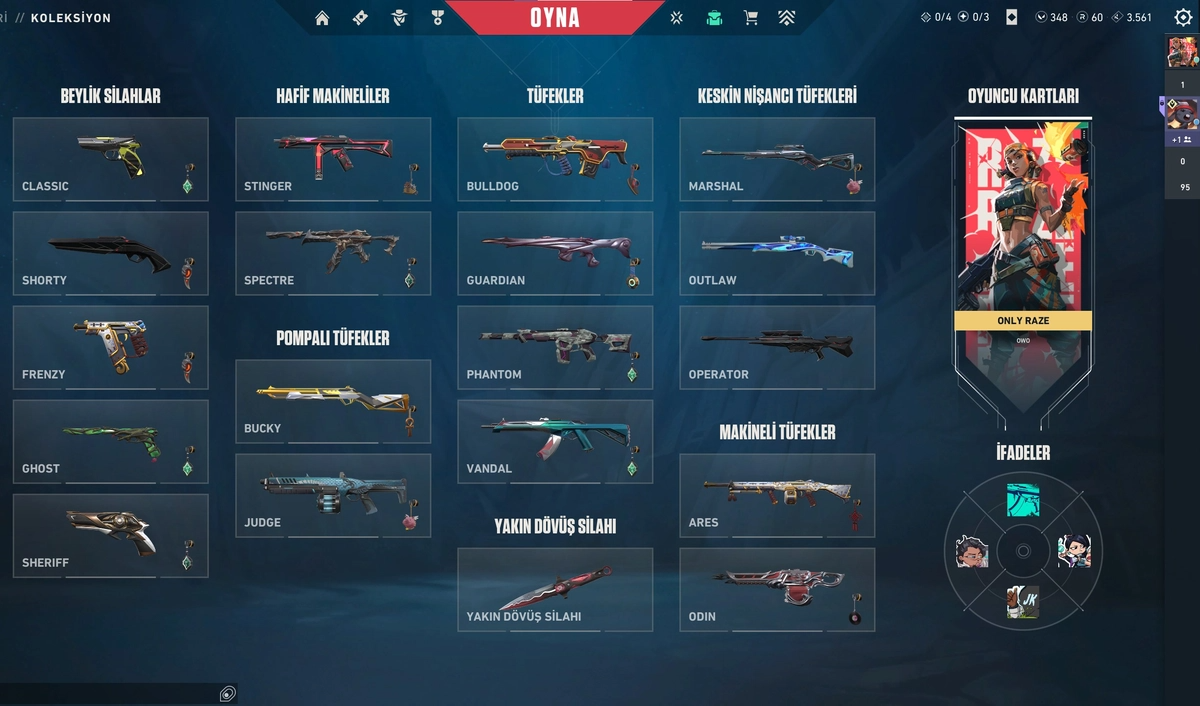Open the Spectre weapon slot
The image size is (1200, 706).
[333, 252]
